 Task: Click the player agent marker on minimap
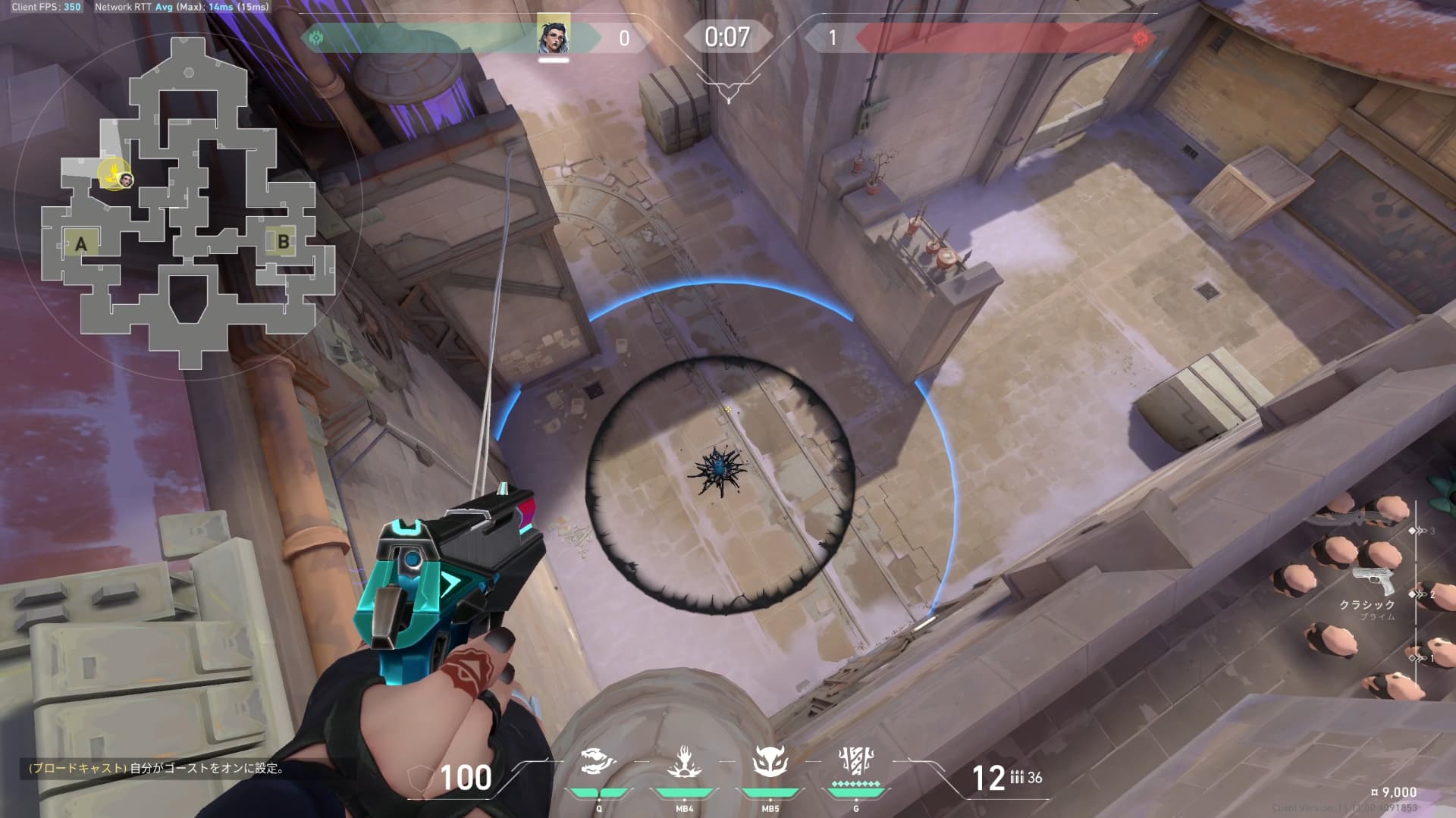point(126,180)
